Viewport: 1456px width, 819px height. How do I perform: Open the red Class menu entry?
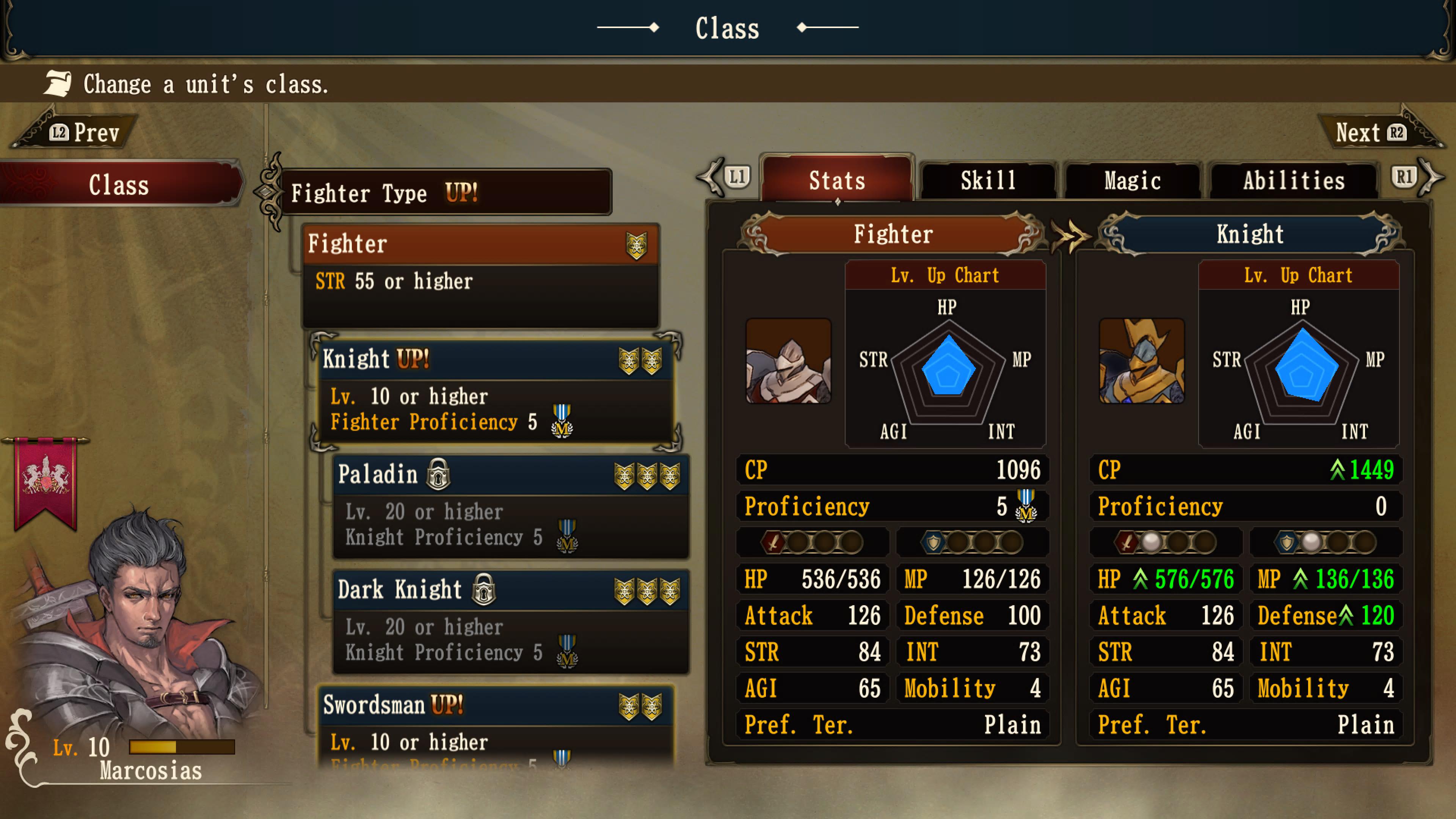119,185
